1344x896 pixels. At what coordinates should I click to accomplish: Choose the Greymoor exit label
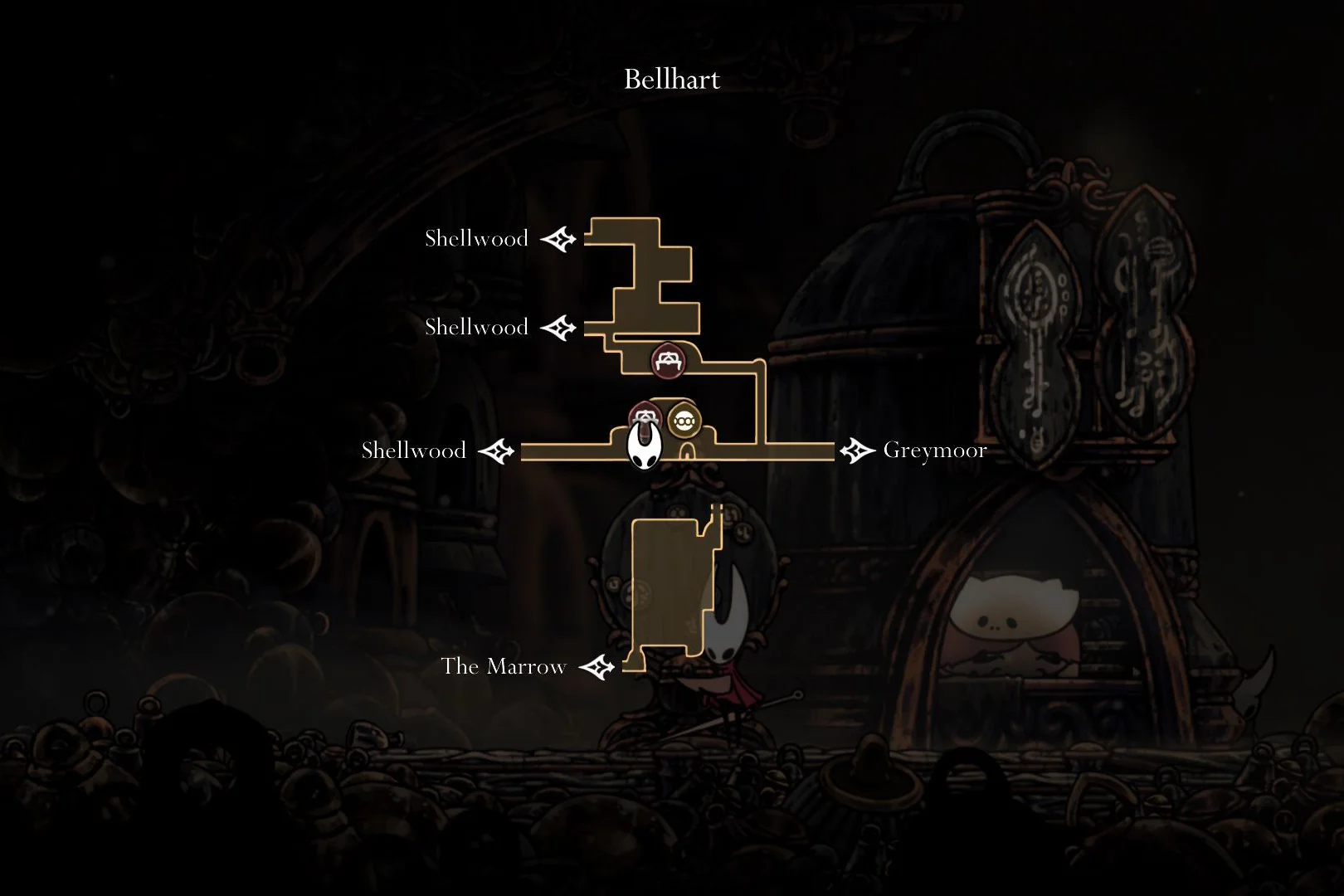tap(934, 450)
